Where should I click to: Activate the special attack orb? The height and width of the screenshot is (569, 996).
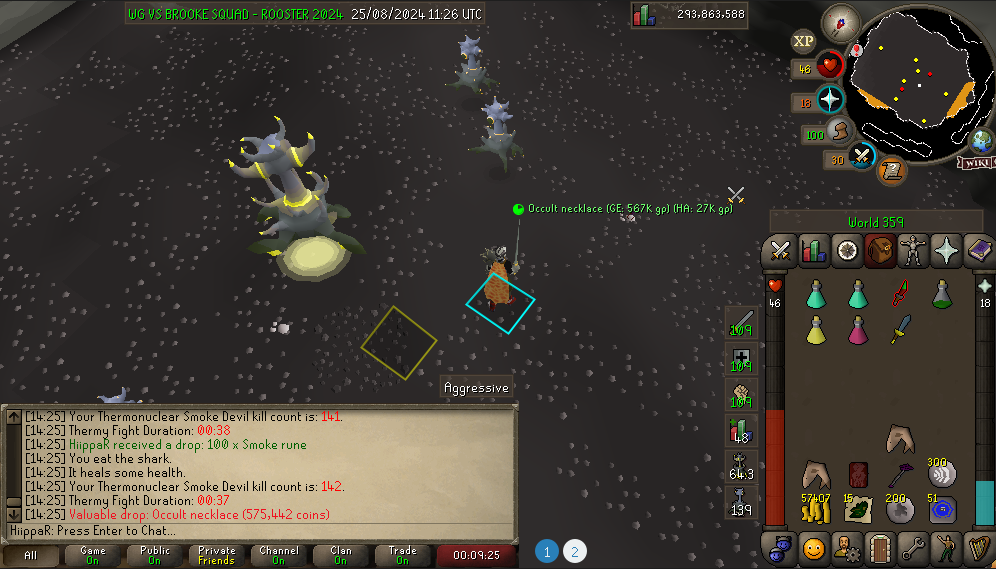861,158
